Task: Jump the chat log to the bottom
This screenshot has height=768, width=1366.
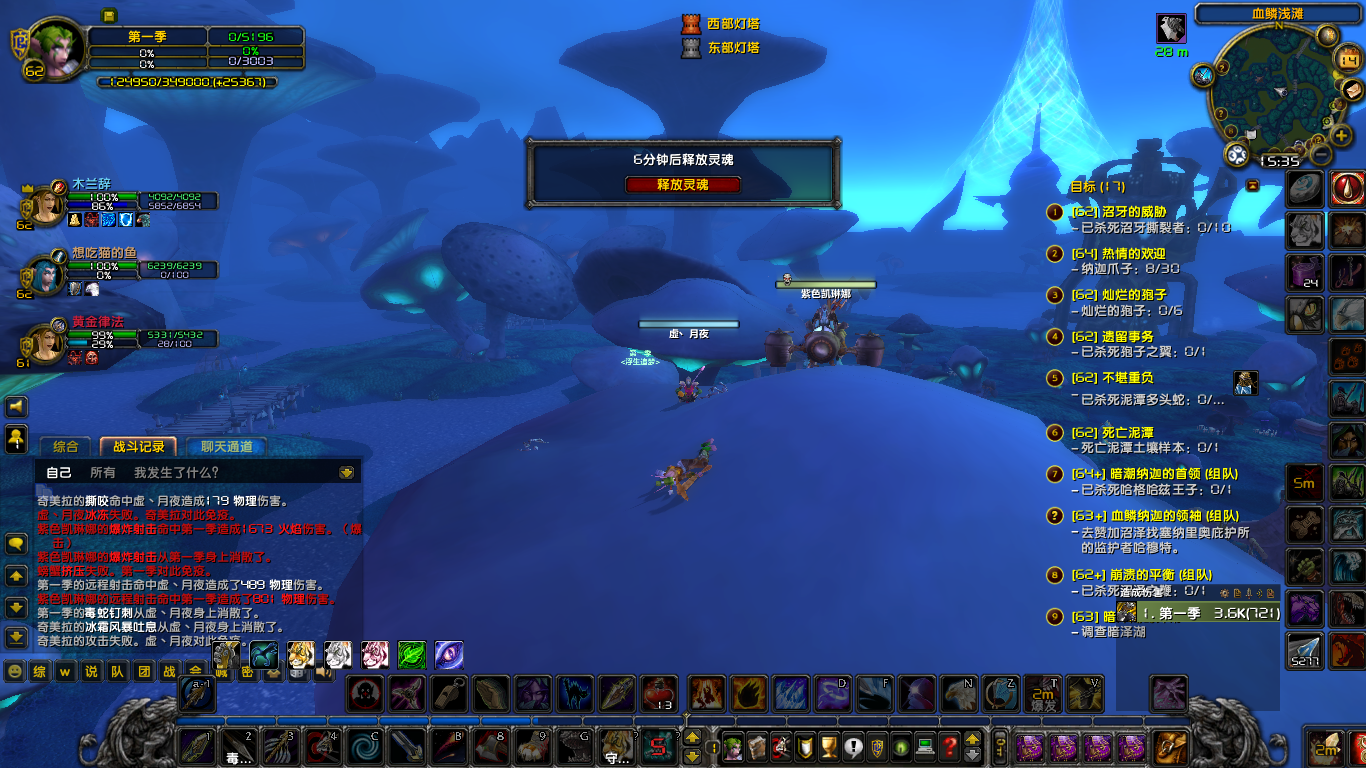Action: (17, 637)
